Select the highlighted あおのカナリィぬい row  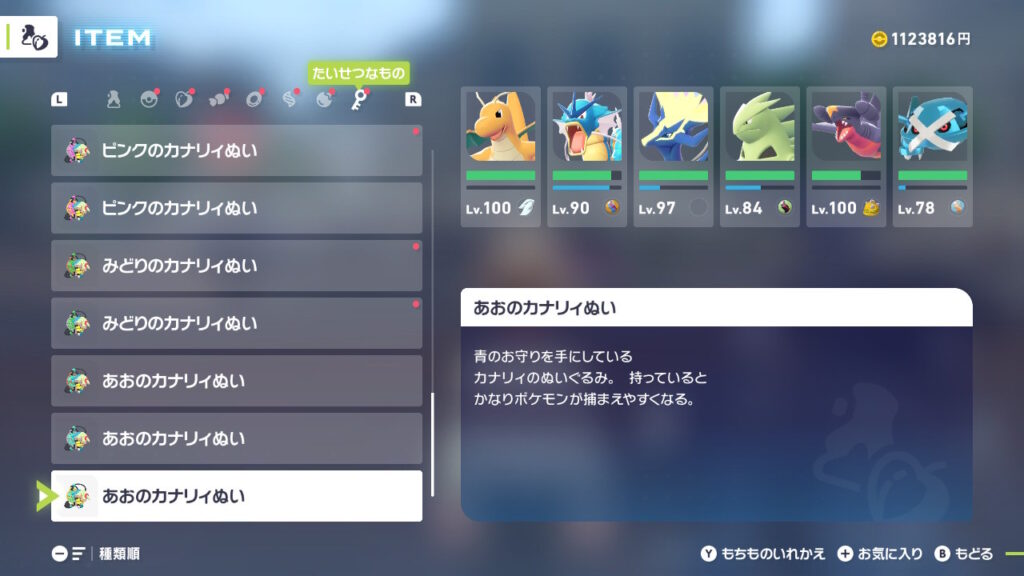coord(237,496)
